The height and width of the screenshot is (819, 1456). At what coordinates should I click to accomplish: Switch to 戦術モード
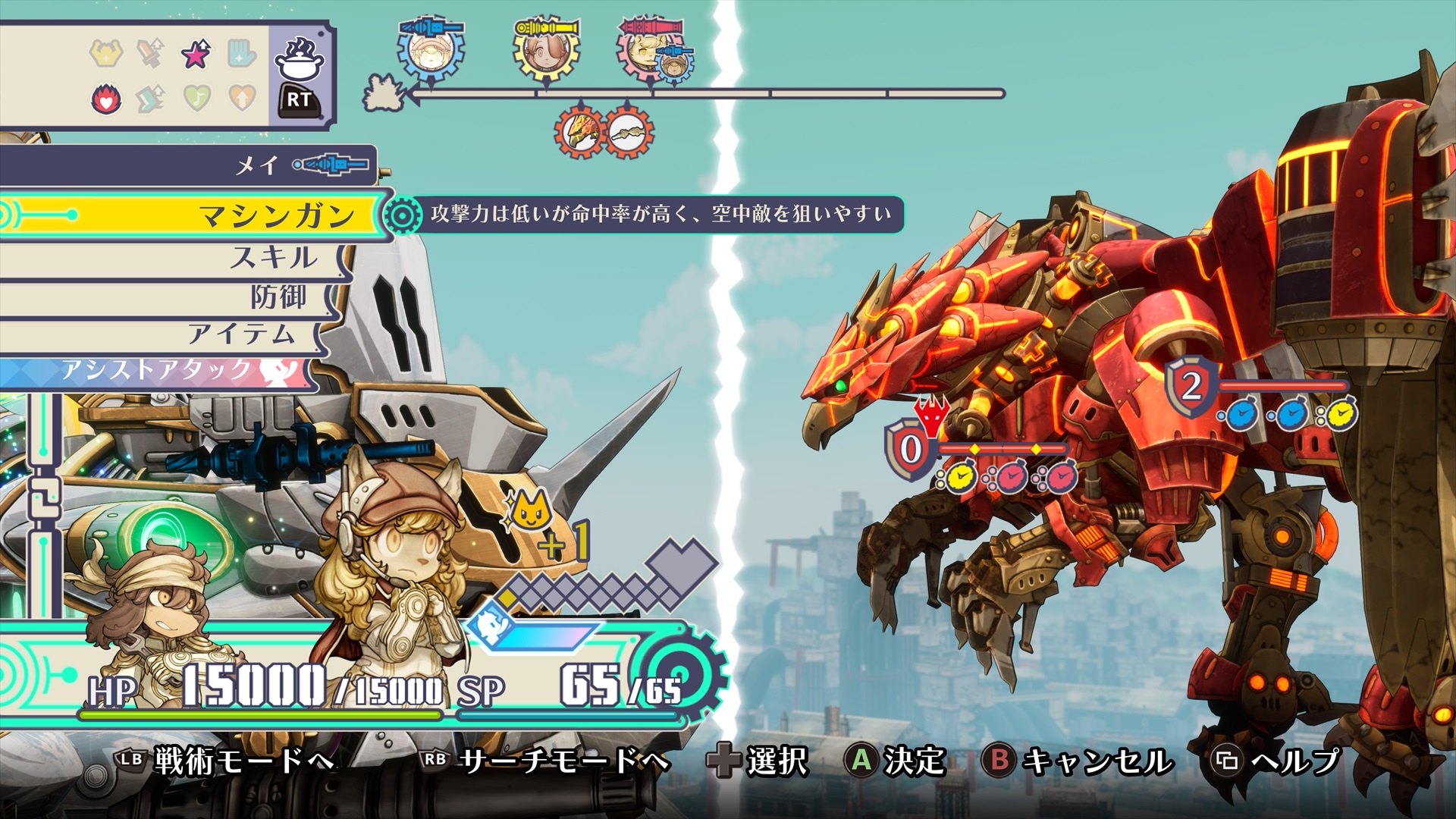[x=227, y=761]
